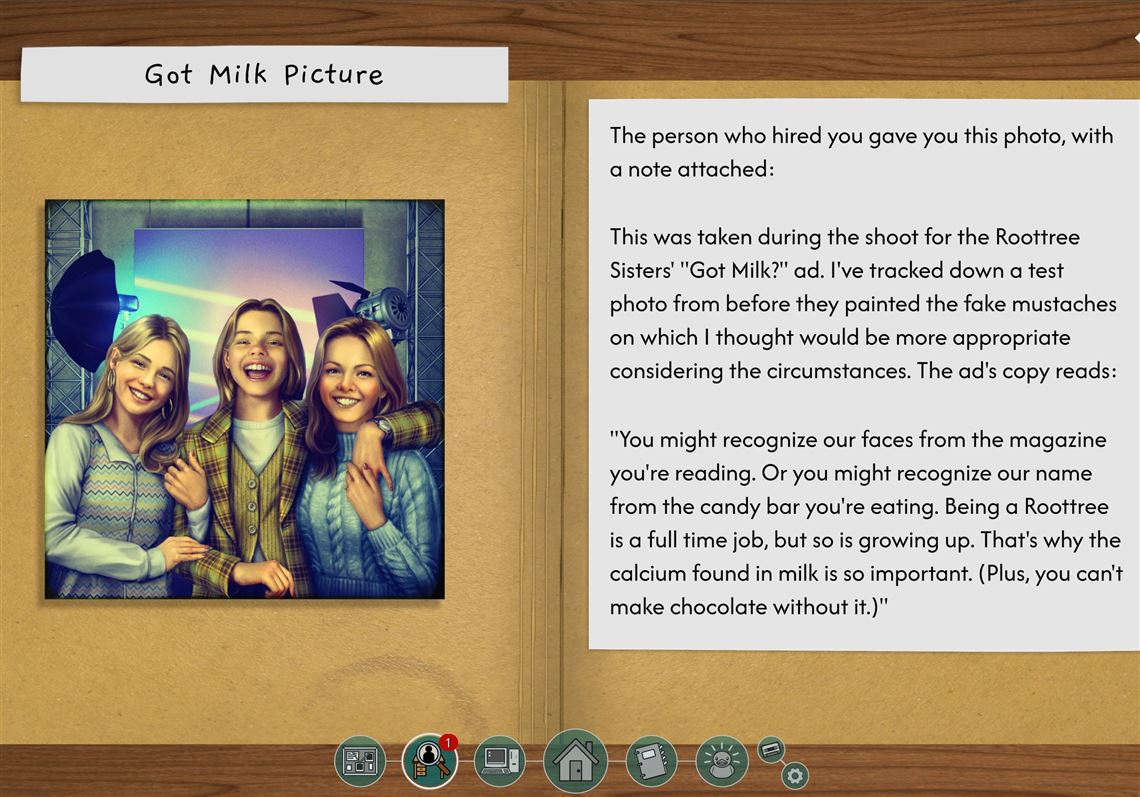Open the evidence board icon
1140x797 pixels.
359,761
